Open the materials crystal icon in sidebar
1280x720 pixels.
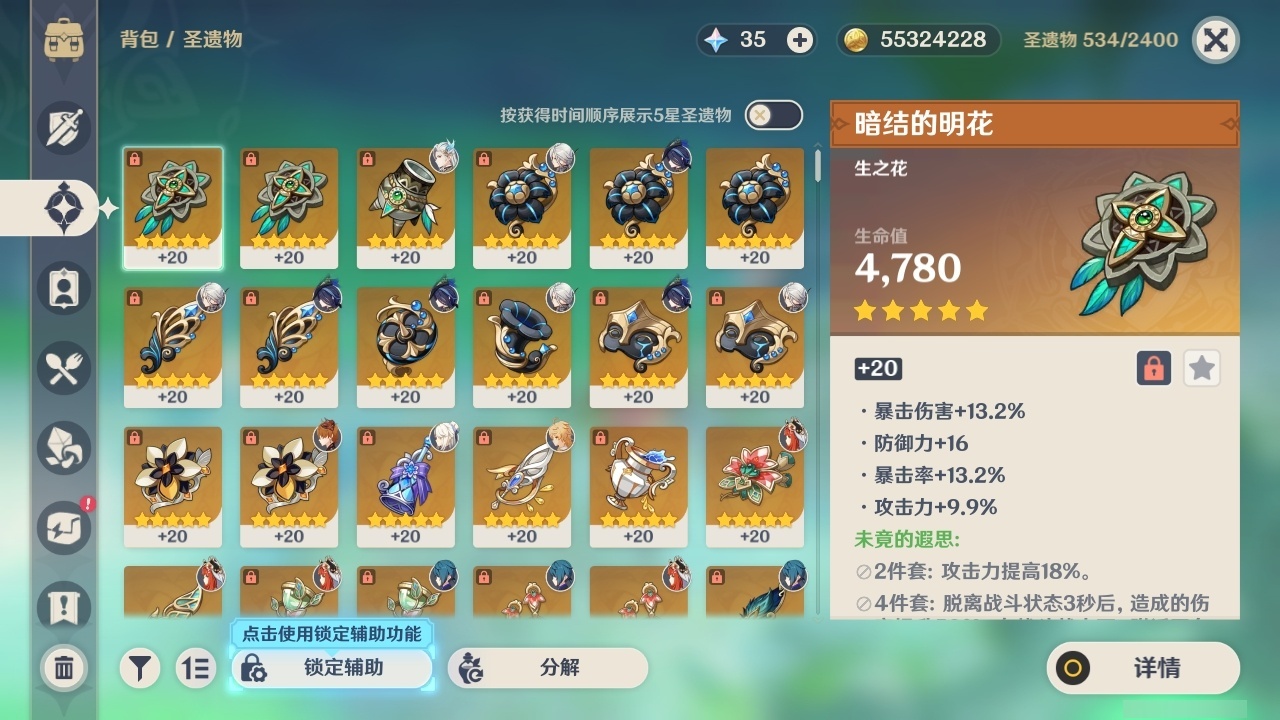tap(62, 448)
